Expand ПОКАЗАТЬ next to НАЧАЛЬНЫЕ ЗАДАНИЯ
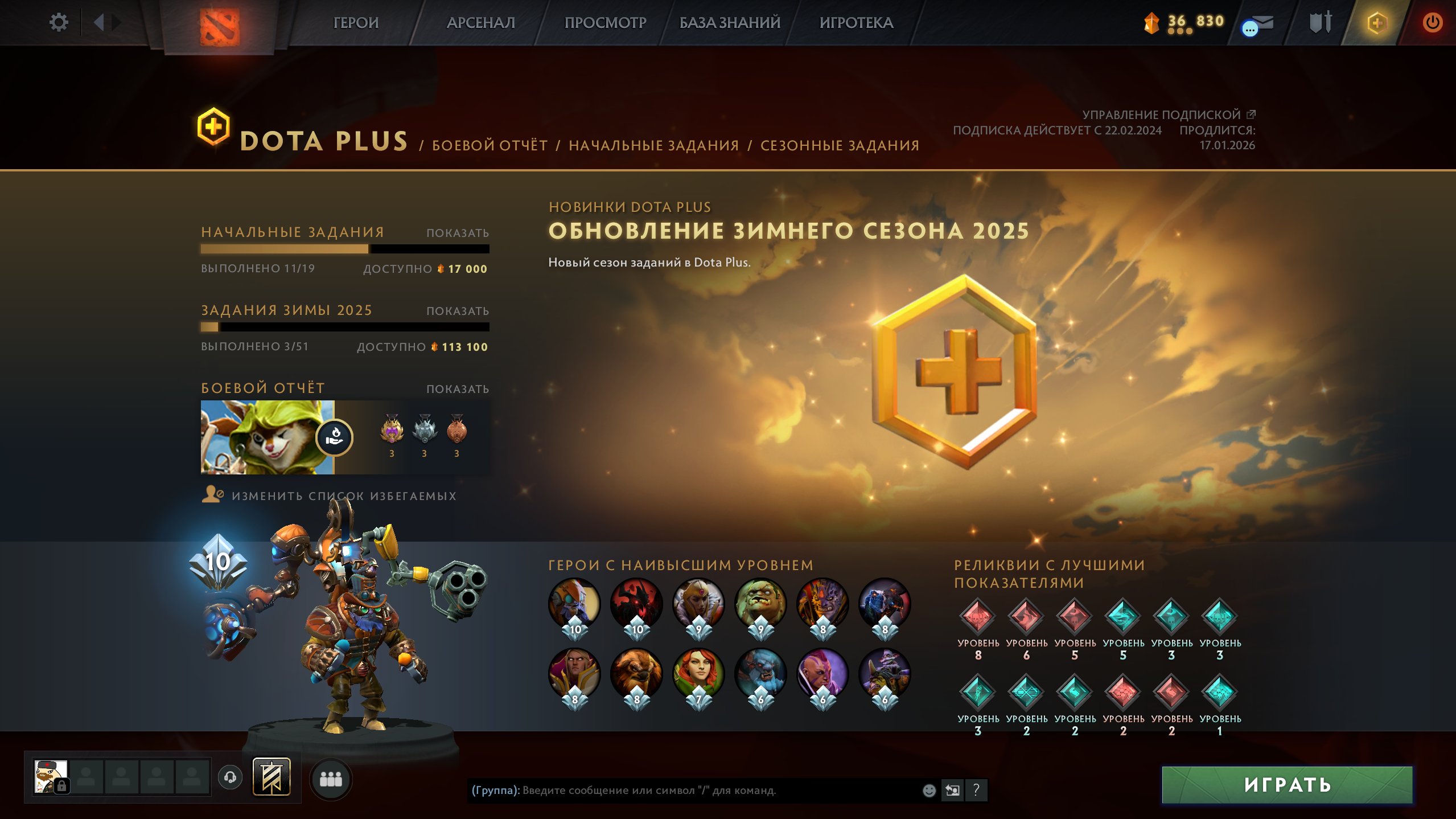Screen dimensions: 1456x819 [457, 232]
